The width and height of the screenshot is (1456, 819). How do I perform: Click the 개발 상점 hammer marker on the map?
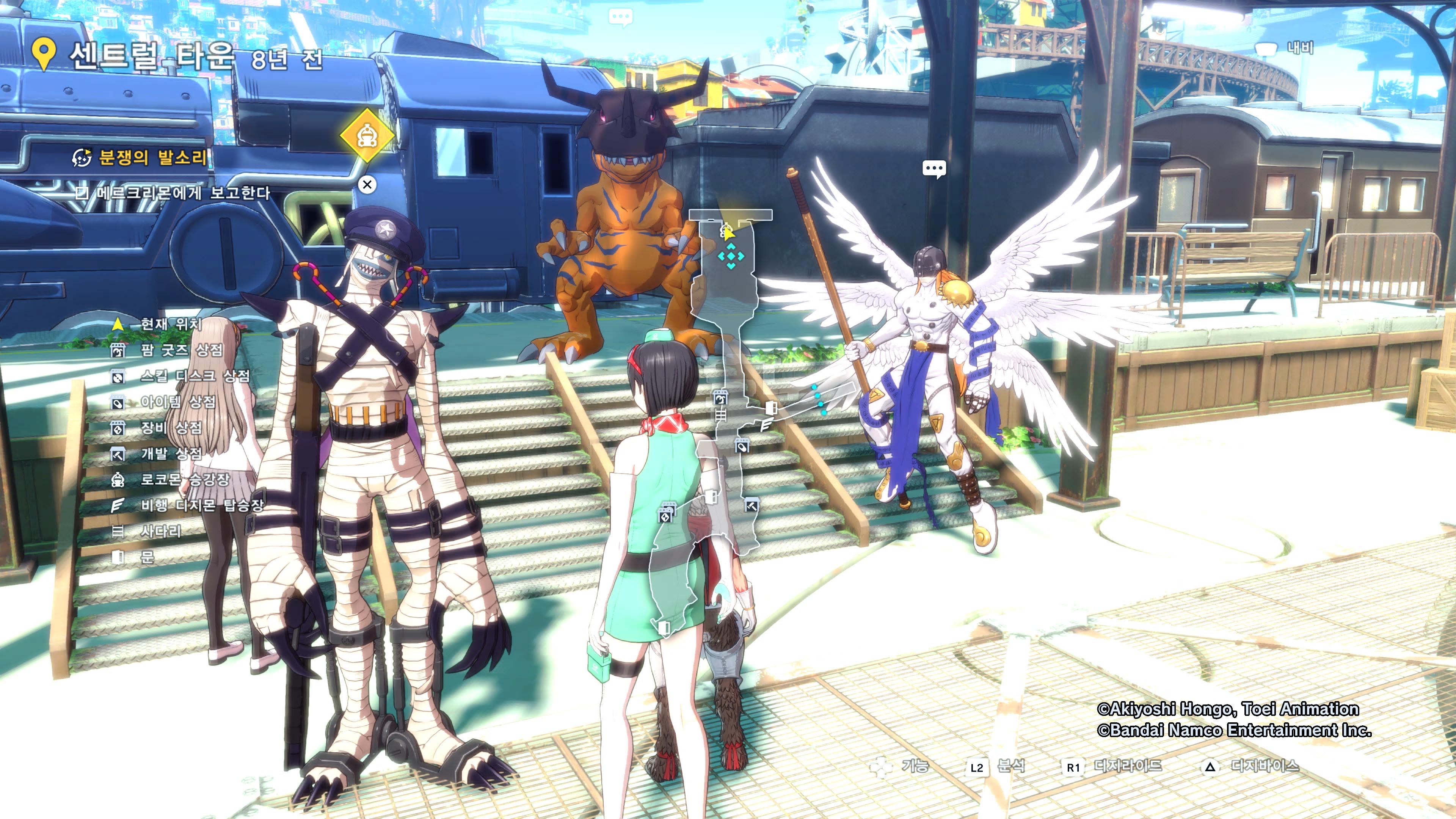tap(751, 505)
